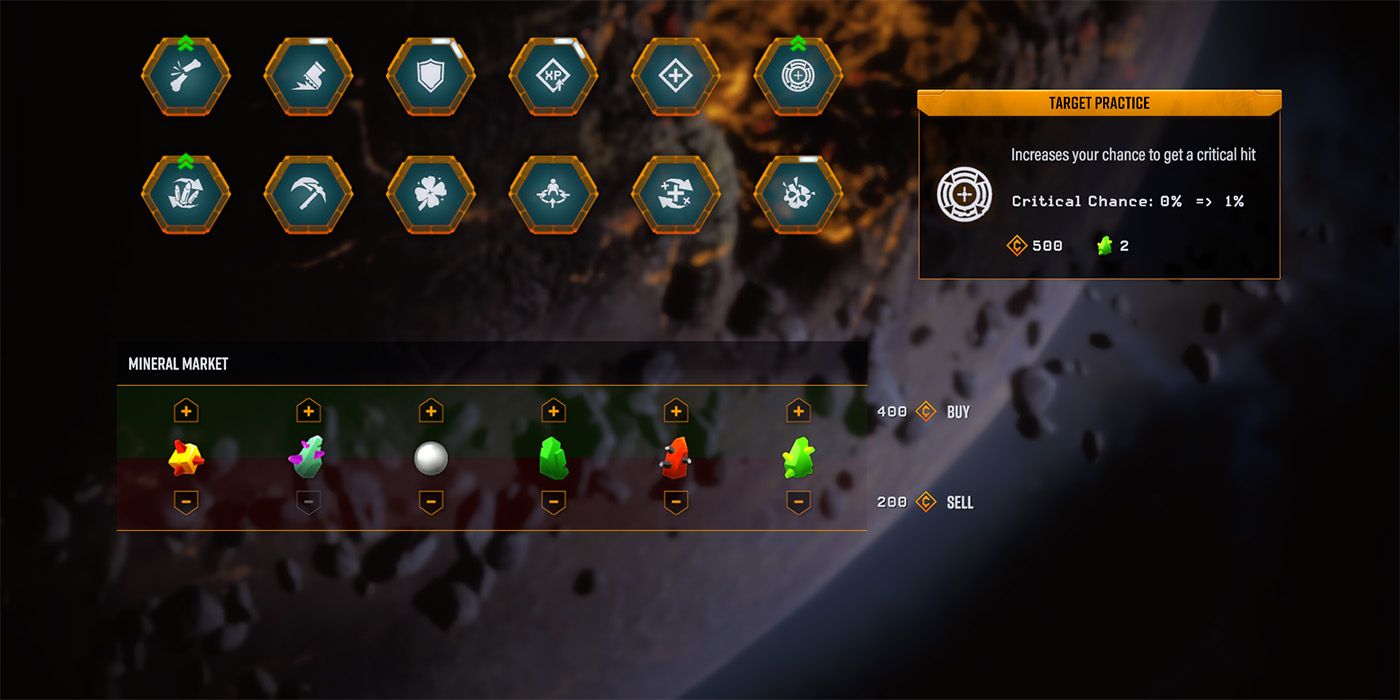This screenshot has height=700, width=1400.
Task: Select the broken bone damage upgrade
Action: click(x=186, y=78)
